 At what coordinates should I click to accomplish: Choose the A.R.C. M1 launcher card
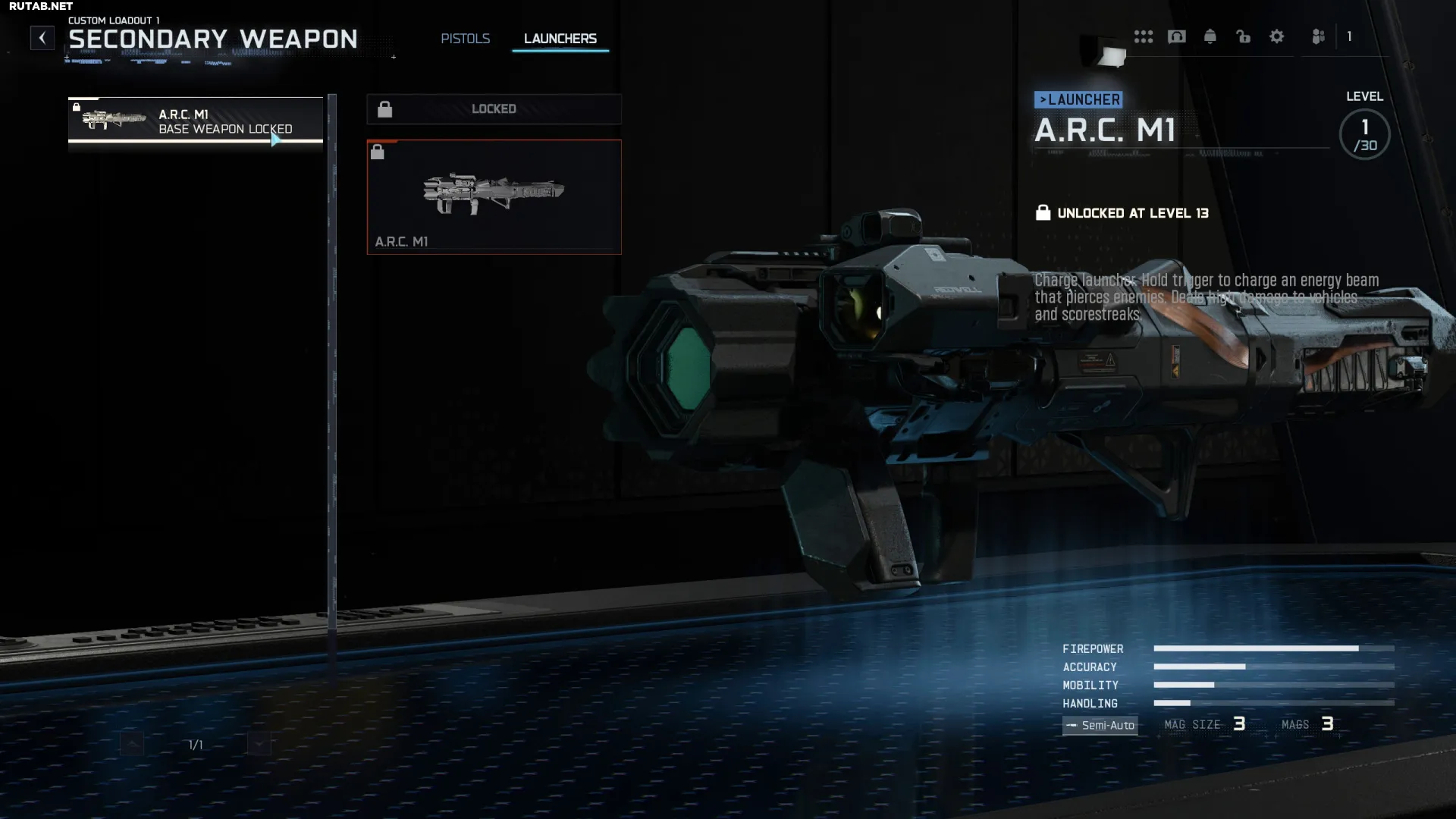pyautogui.click(x=494, y=197)
